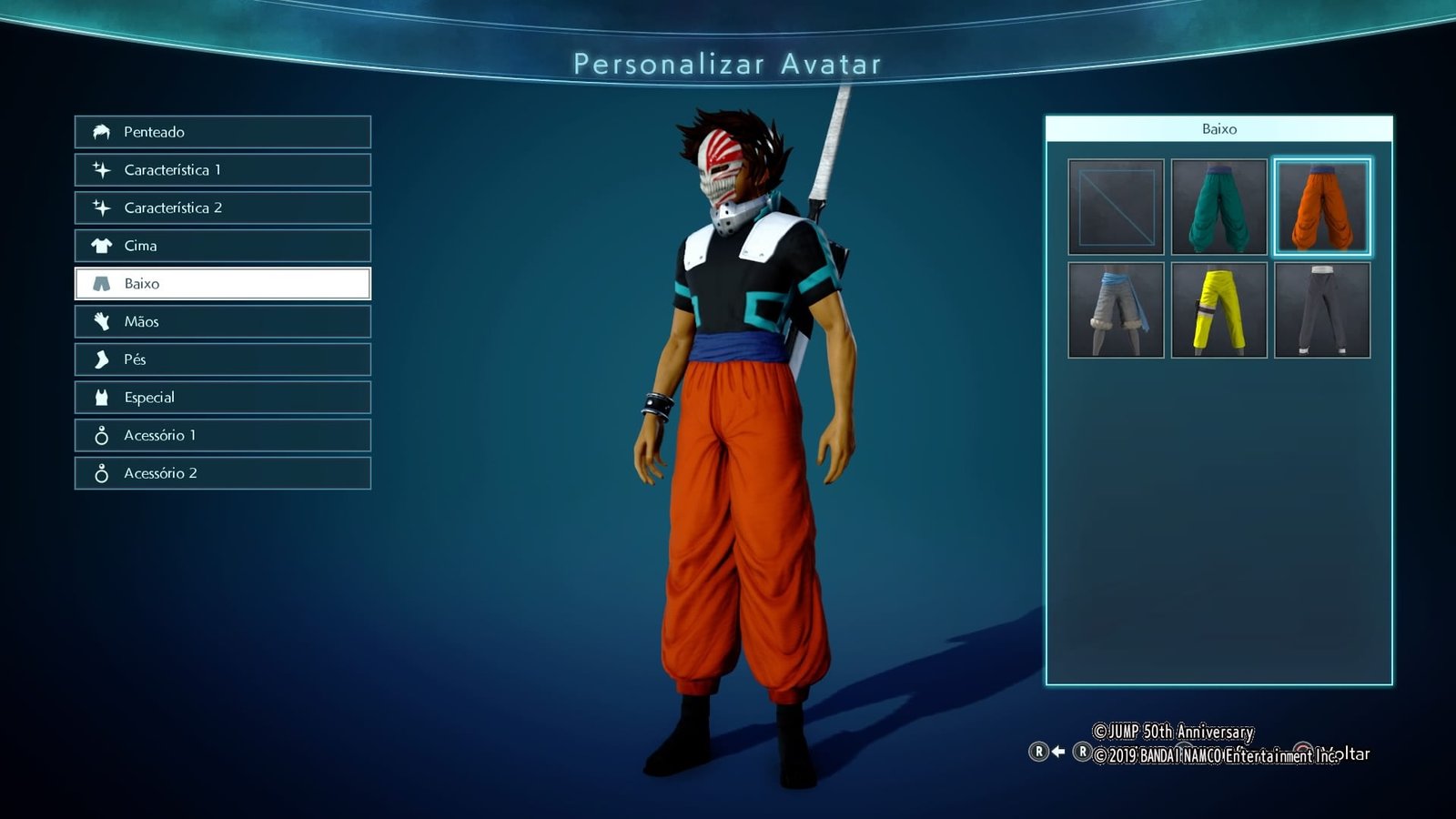
Task: Select Característica 2 menu entry
Action: [x=223, y=207]
